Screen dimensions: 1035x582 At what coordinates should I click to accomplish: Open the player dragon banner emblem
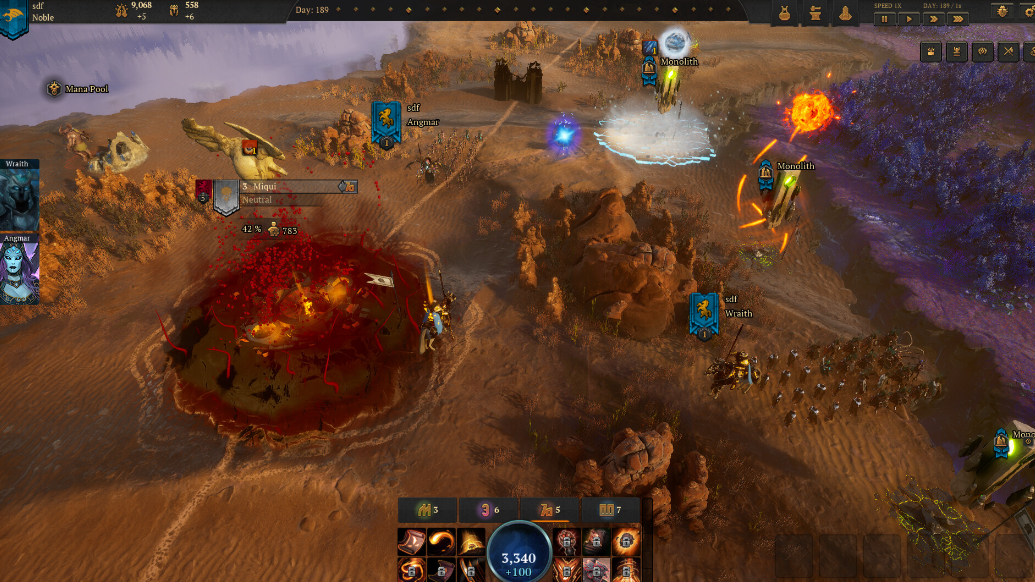(14, 17)
